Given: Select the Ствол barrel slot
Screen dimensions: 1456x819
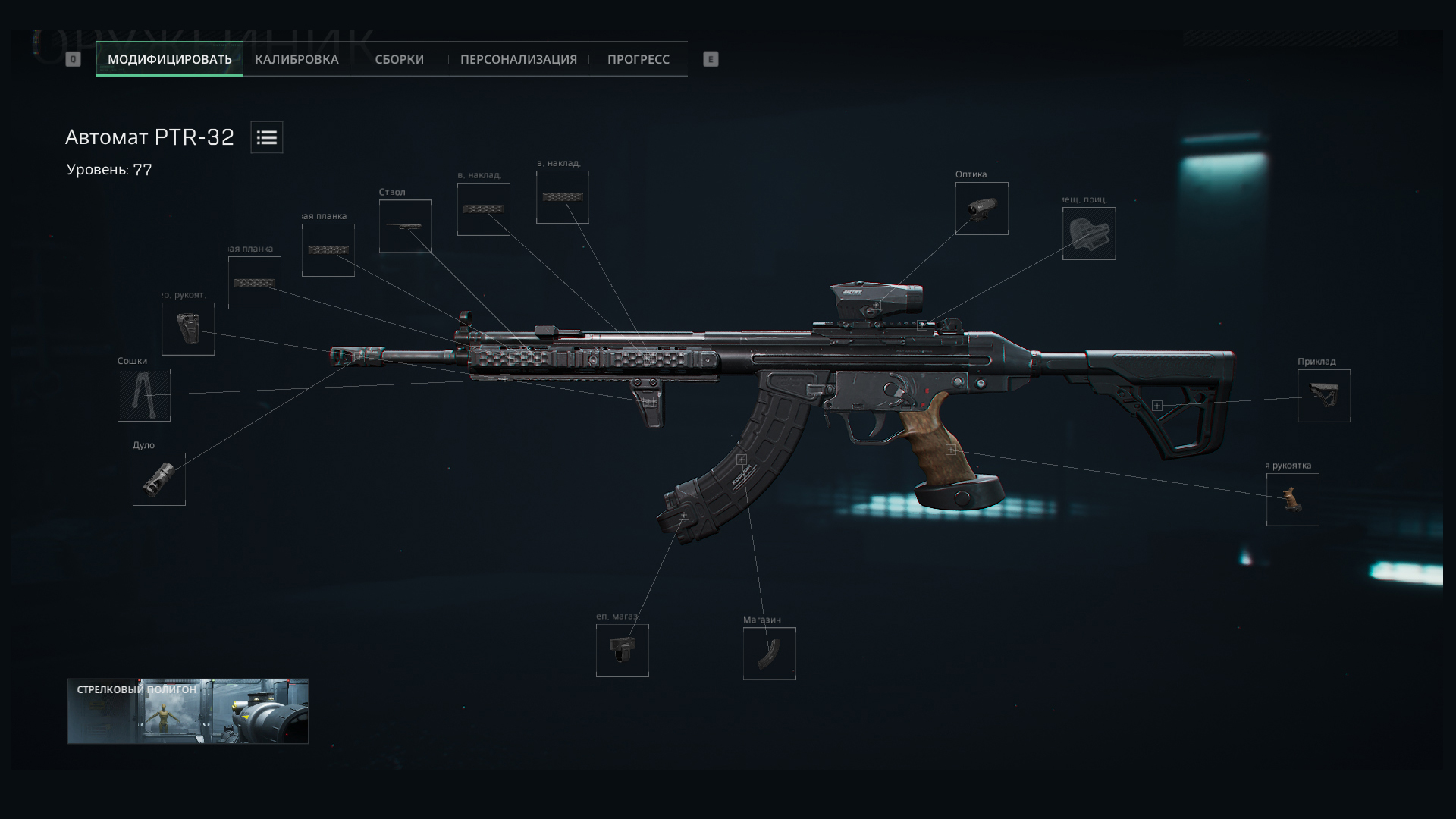Looking at the screenshot, I should [406, 226].
